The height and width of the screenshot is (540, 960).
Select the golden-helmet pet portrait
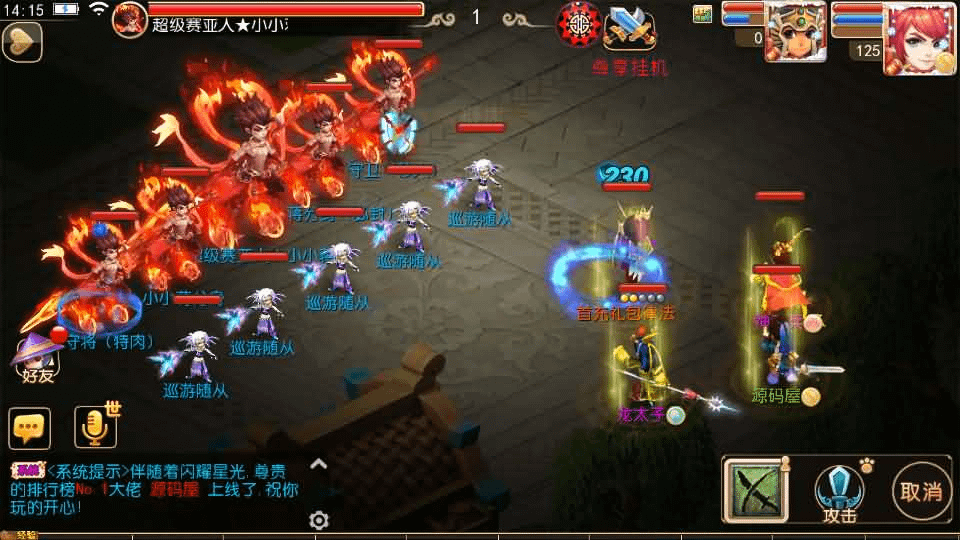click(x=795, y=32)
